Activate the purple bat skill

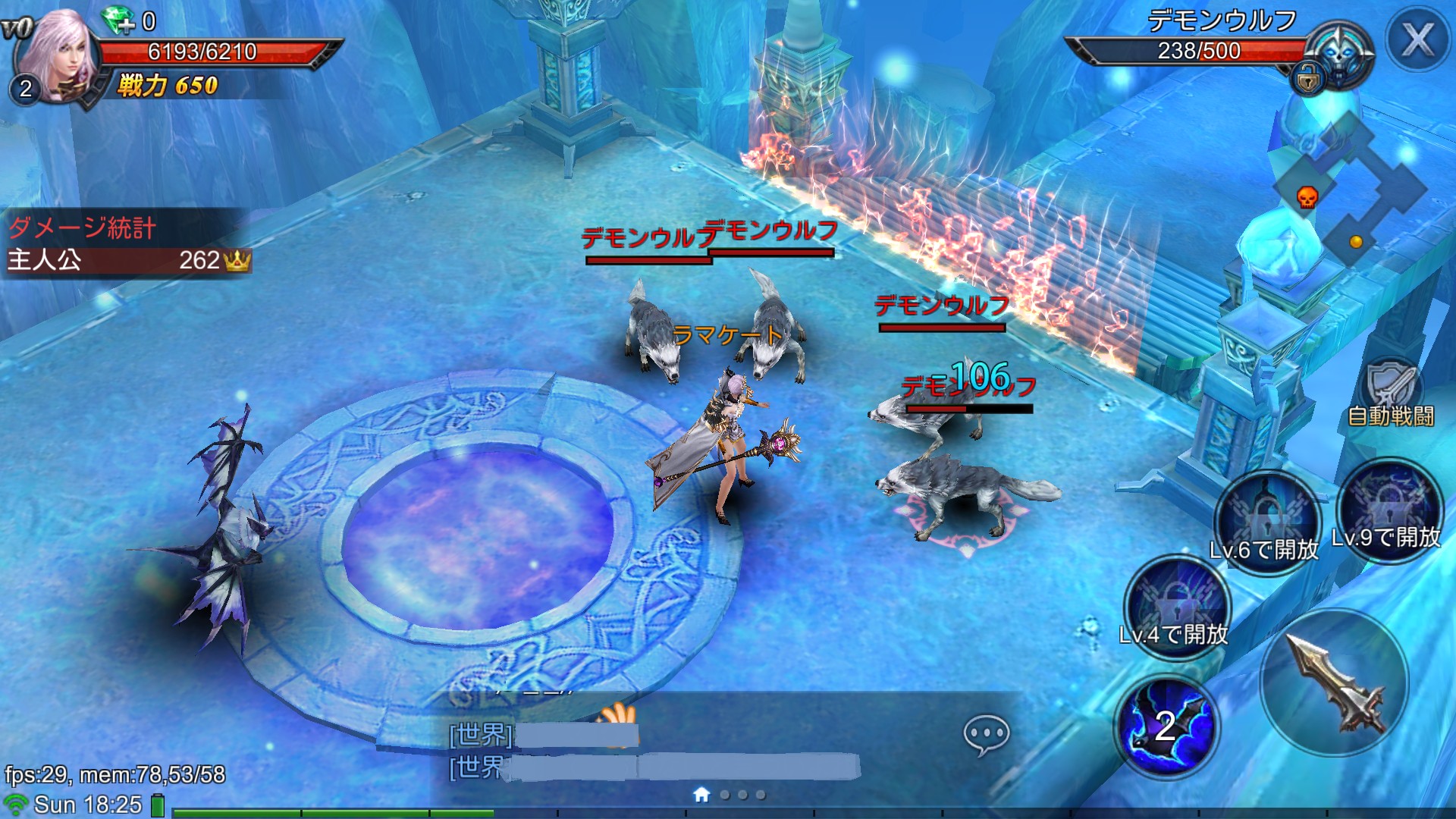(x=1166, y=726)
